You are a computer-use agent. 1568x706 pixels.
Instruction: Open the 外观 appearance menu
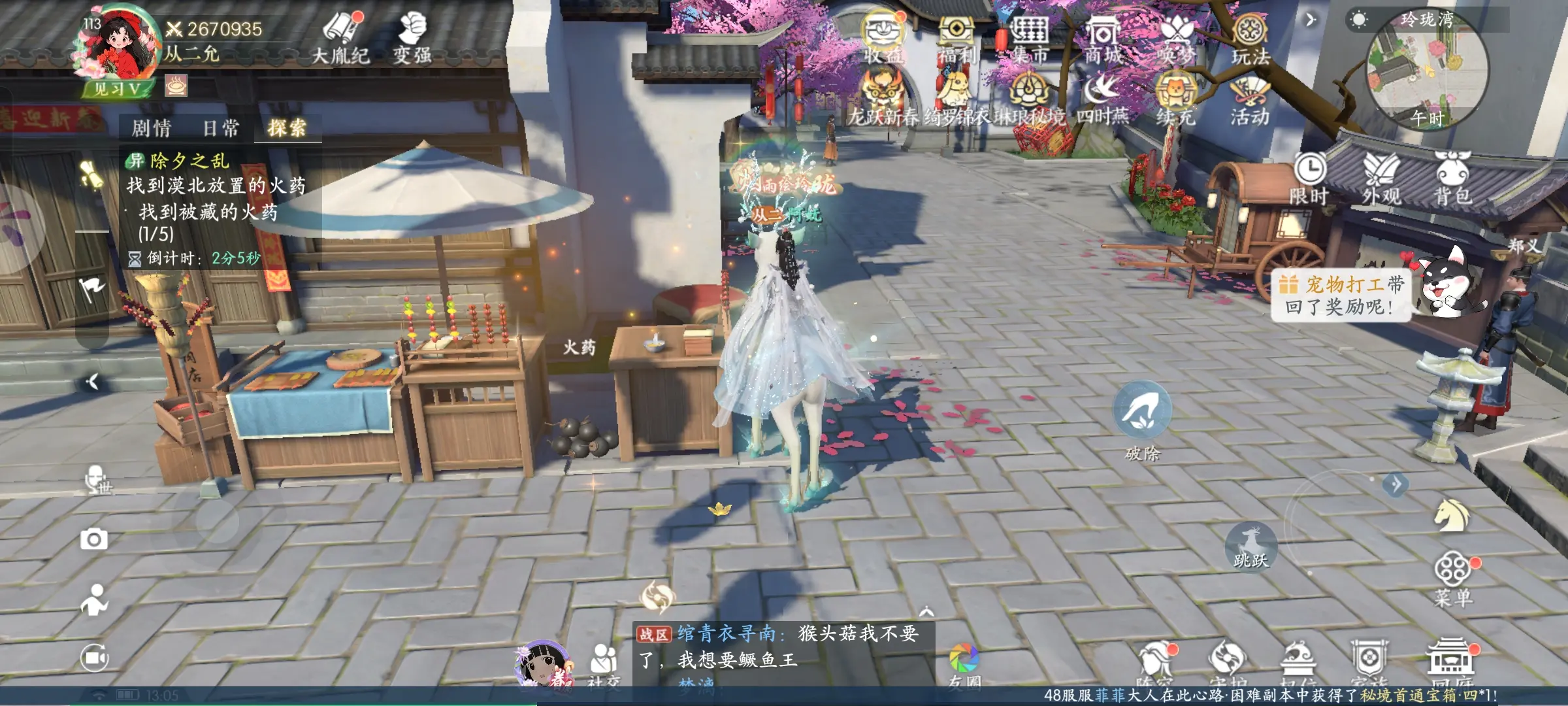coord(1380,177)
